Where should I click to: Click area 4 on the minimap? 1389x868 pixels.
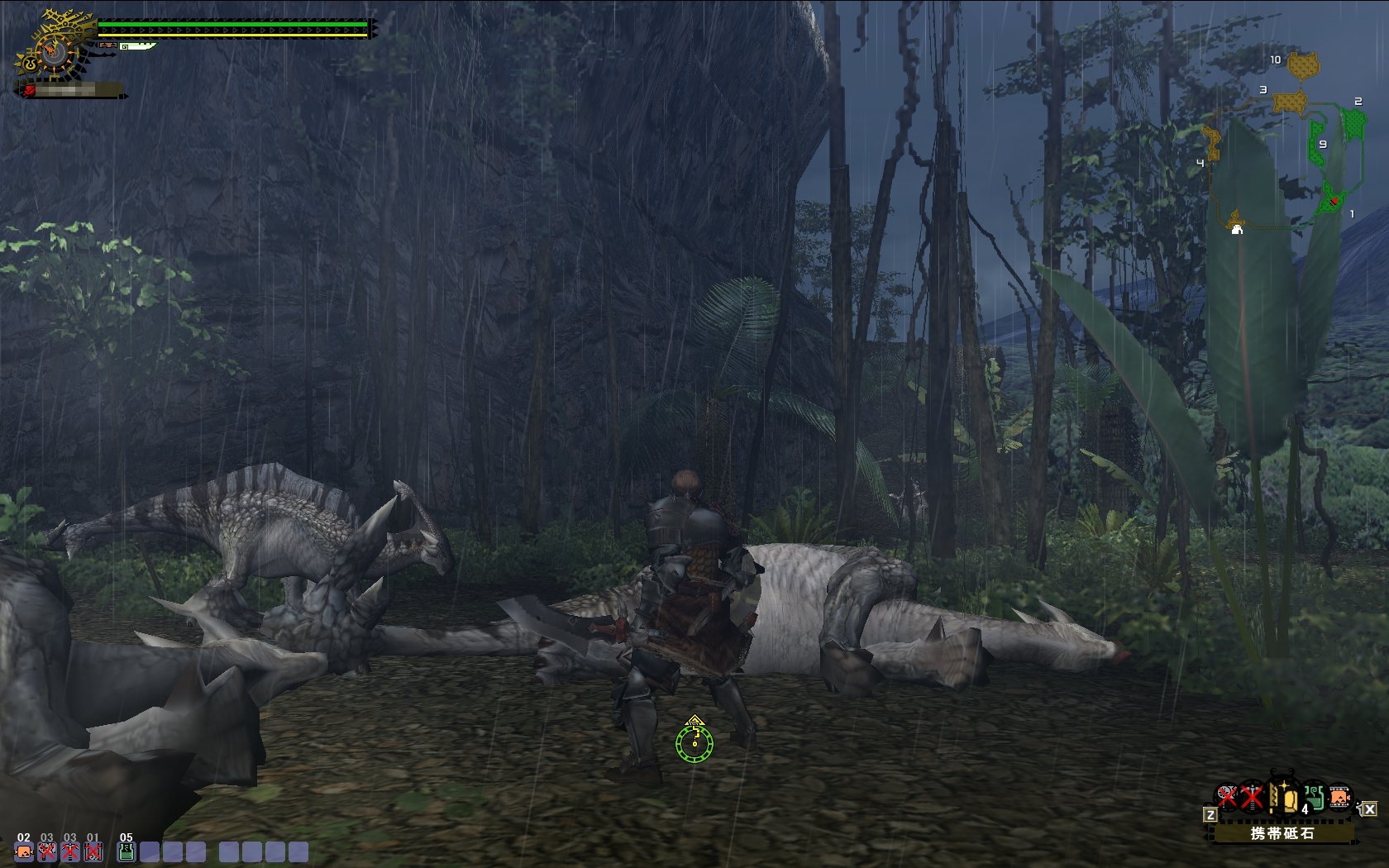[1212, 144]
